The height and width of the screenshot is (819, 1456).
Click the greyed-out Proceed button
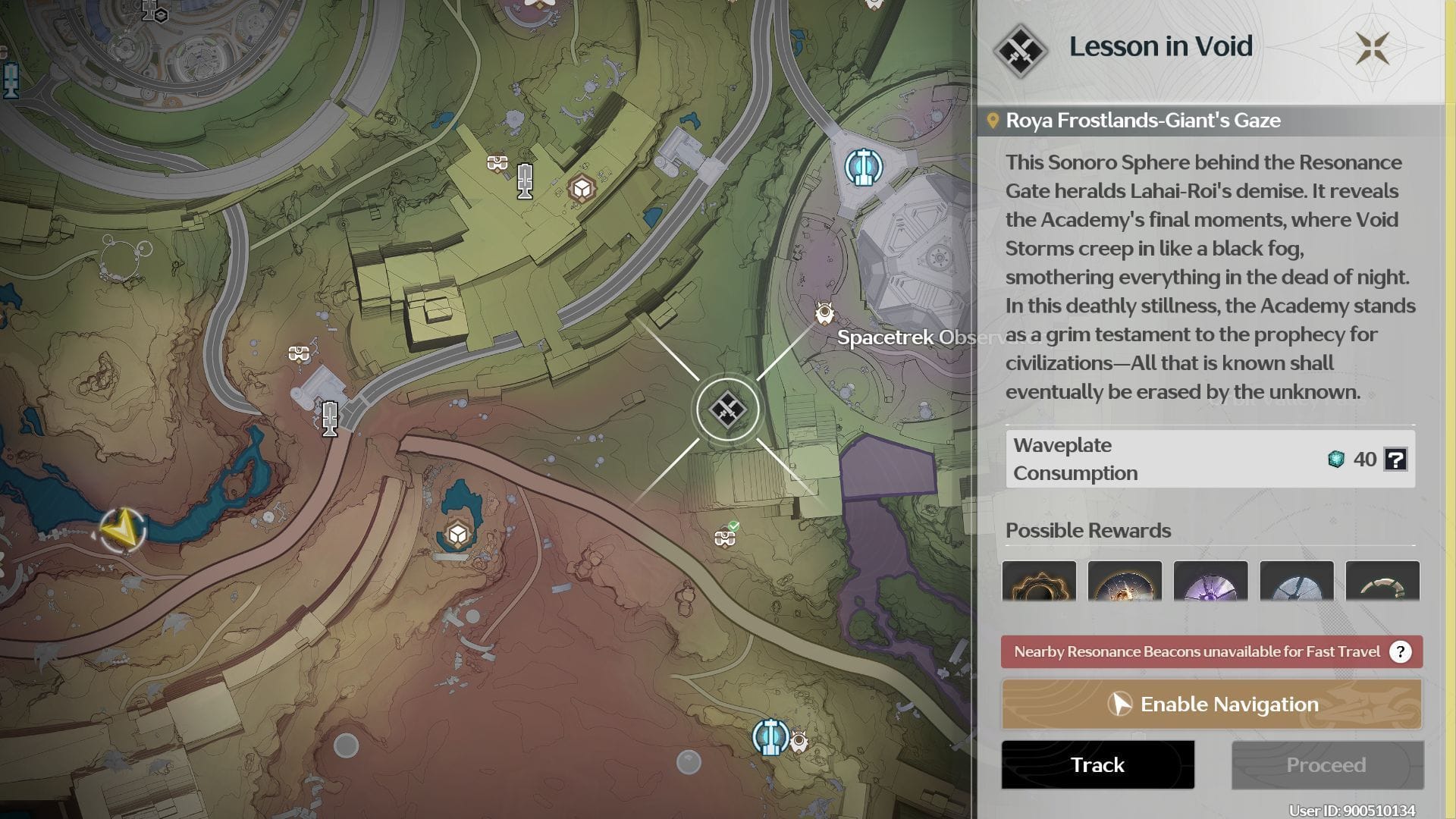pos(1326,764)
